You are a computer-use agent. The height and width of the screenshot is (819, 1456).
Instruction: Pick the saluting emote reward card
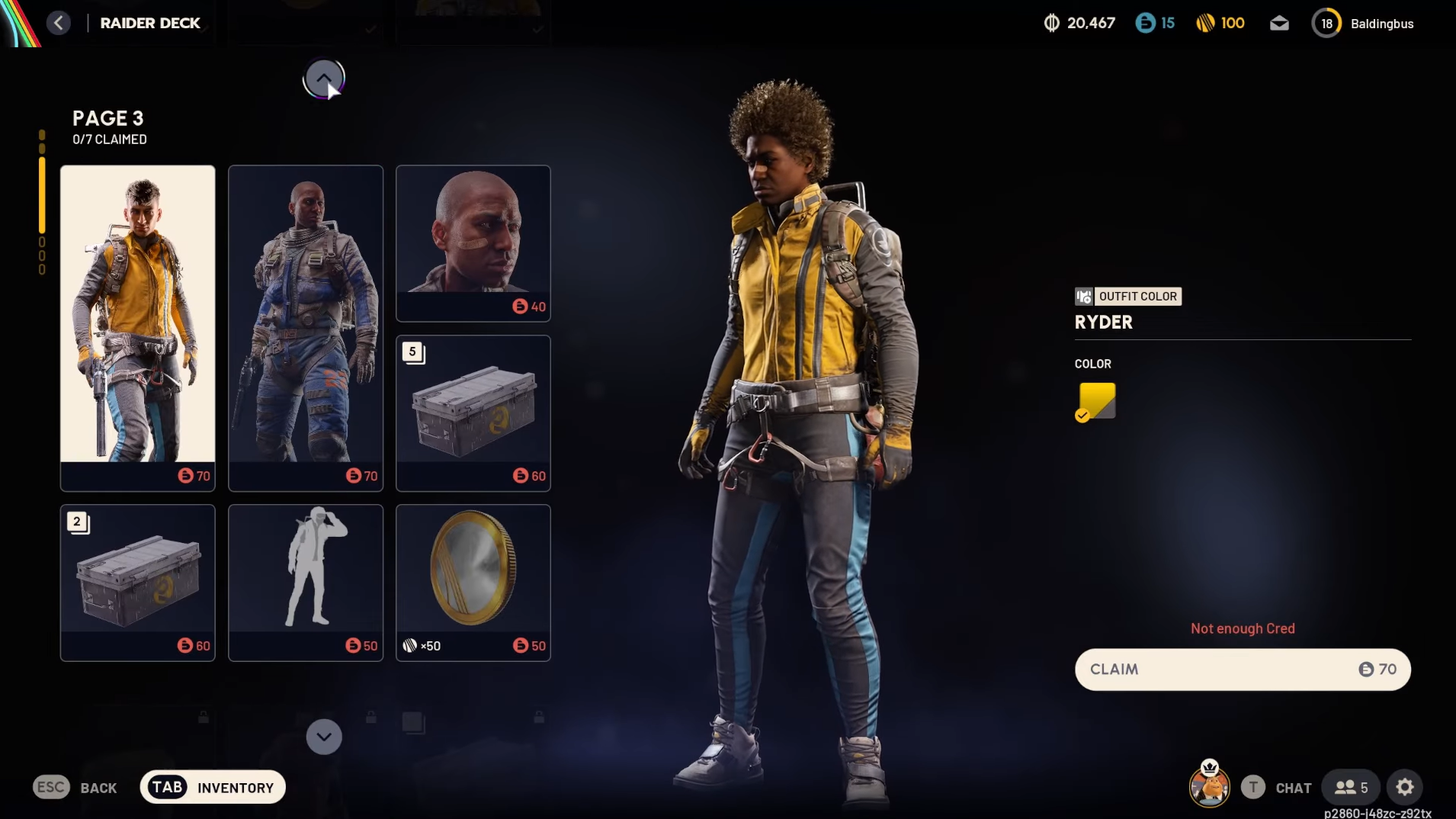pos(306,582)
